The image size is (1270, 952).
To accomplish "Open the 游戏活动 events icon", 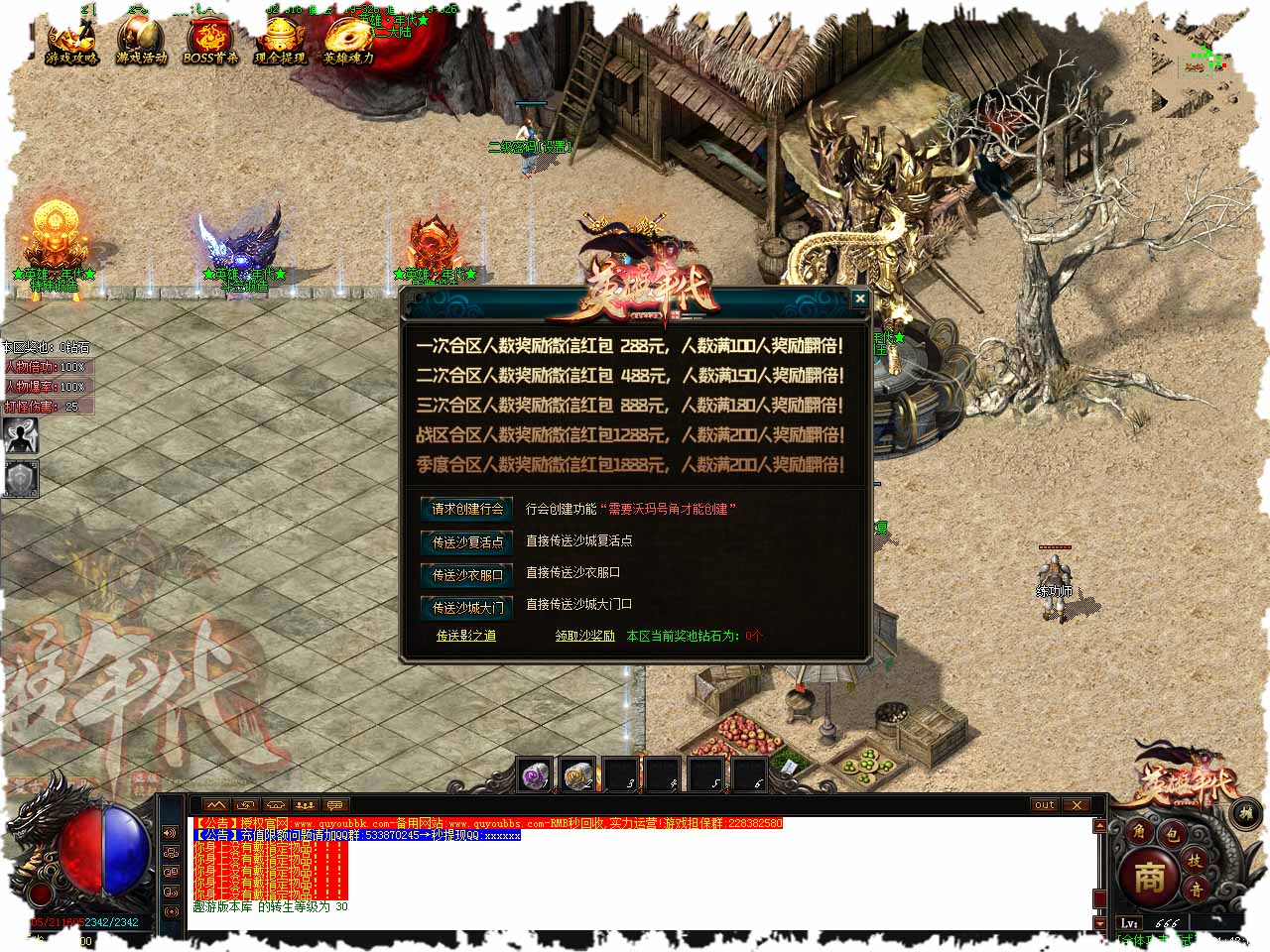I will click(x=141, y=42).
